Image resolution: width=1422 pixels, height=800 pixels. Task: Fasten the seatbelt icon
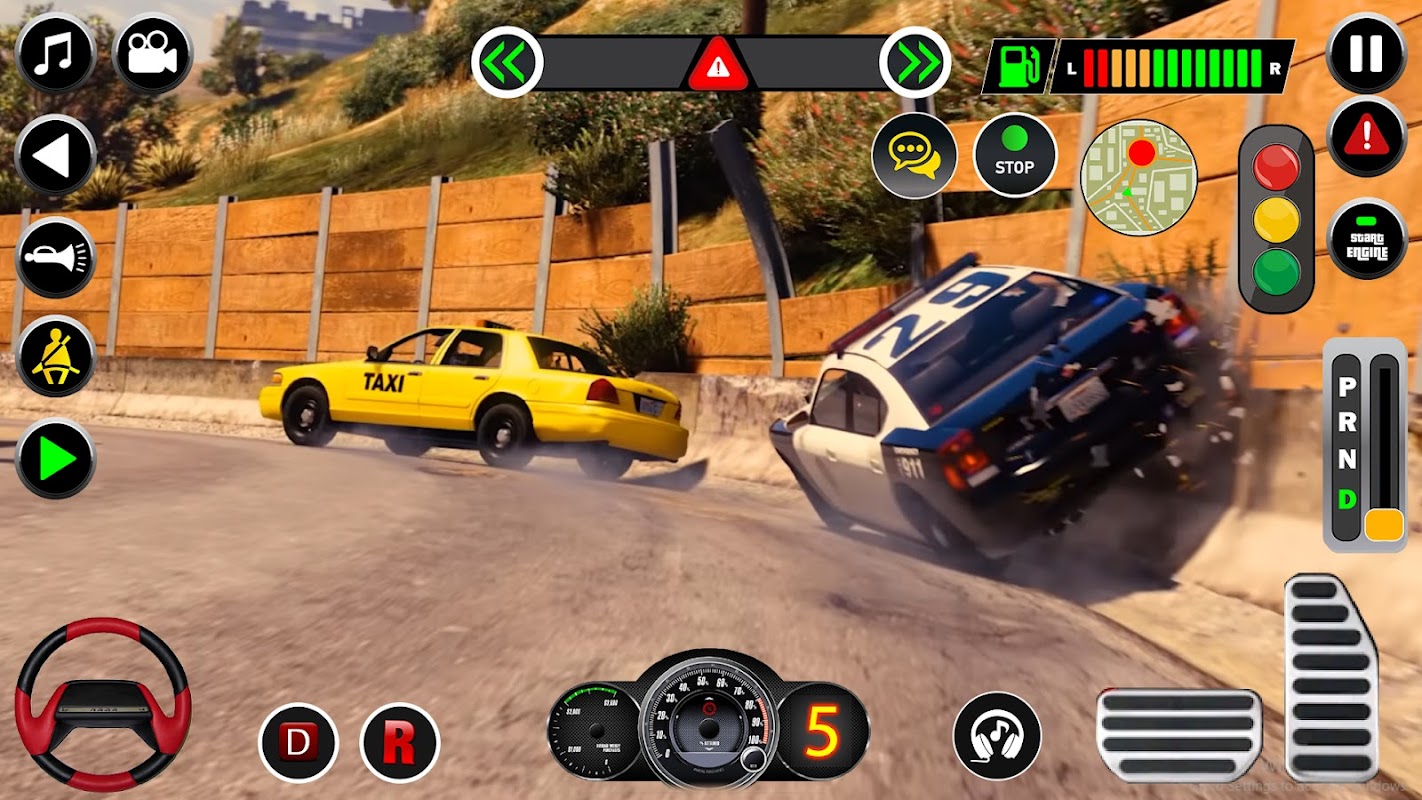56,357
